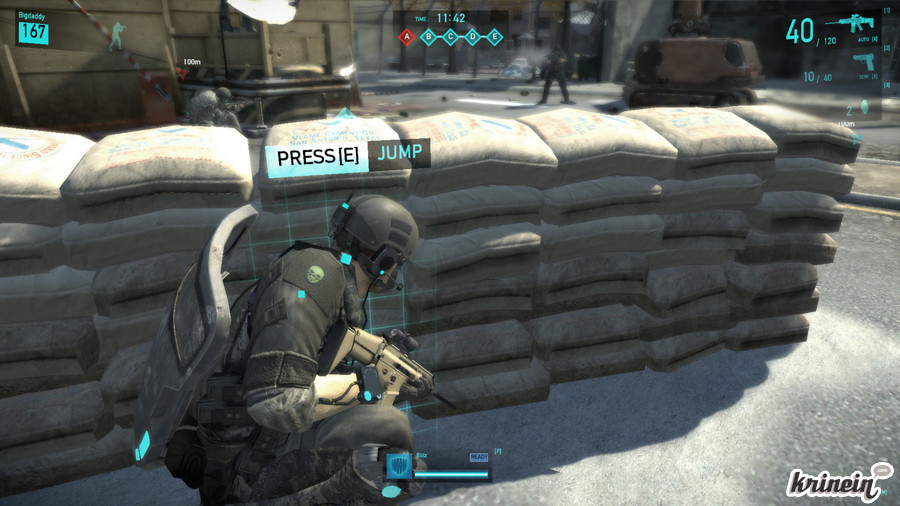This screenshot has height=506, width=900.
Task: Select capture point B diamond
Action: (x=429, y=38)
